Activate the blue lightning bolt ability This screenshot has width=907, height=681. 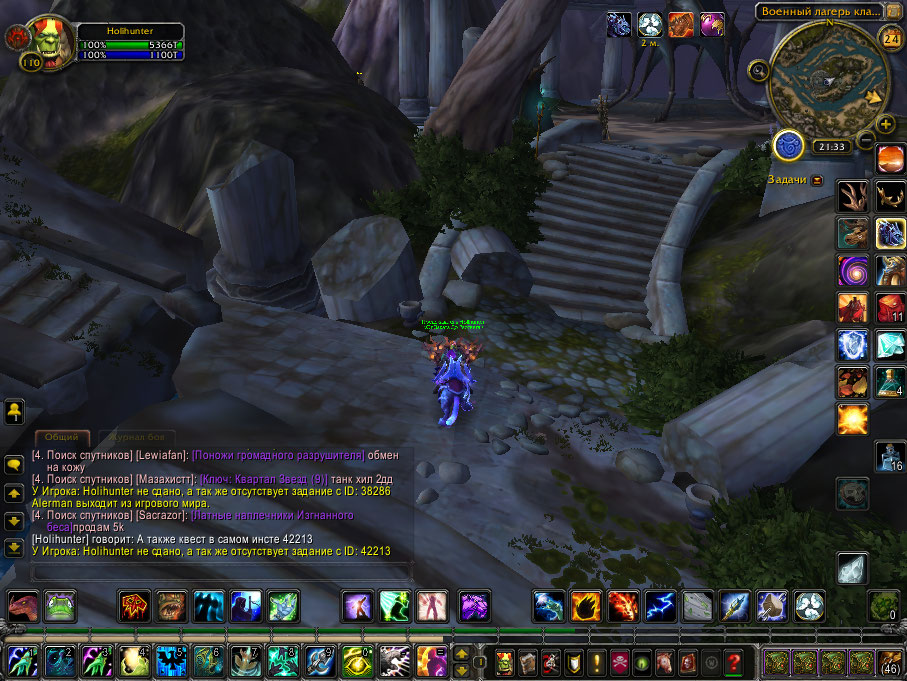(x=660, y=605)
